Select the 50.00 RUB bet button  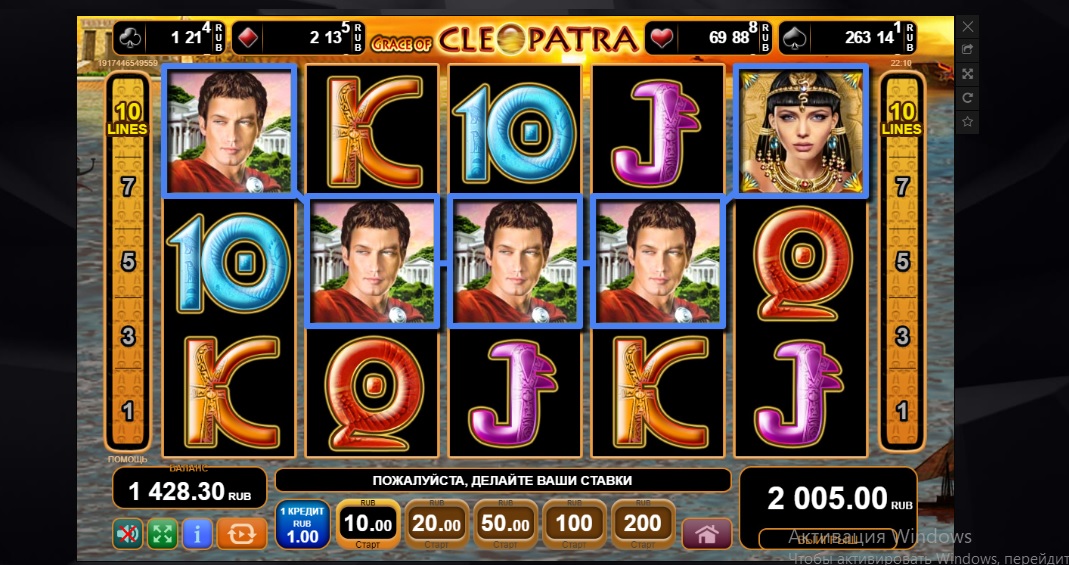pos(504,525)
